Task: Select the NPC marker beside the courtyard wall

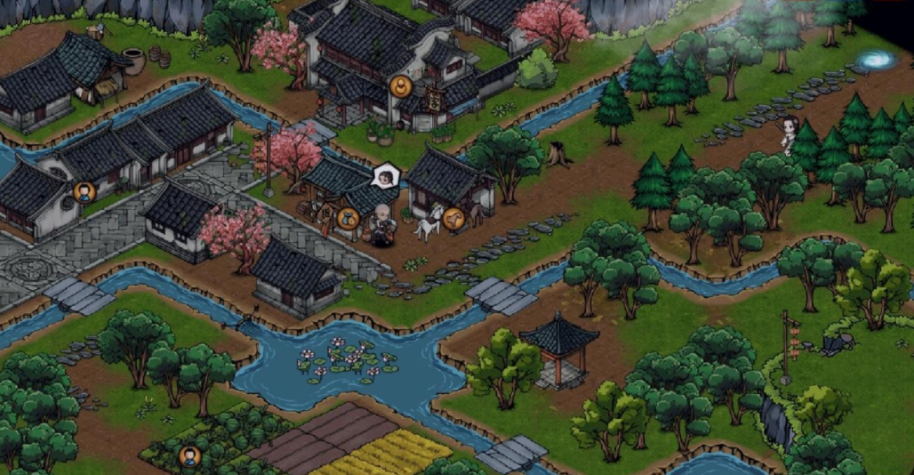Action: coord(85,191)
